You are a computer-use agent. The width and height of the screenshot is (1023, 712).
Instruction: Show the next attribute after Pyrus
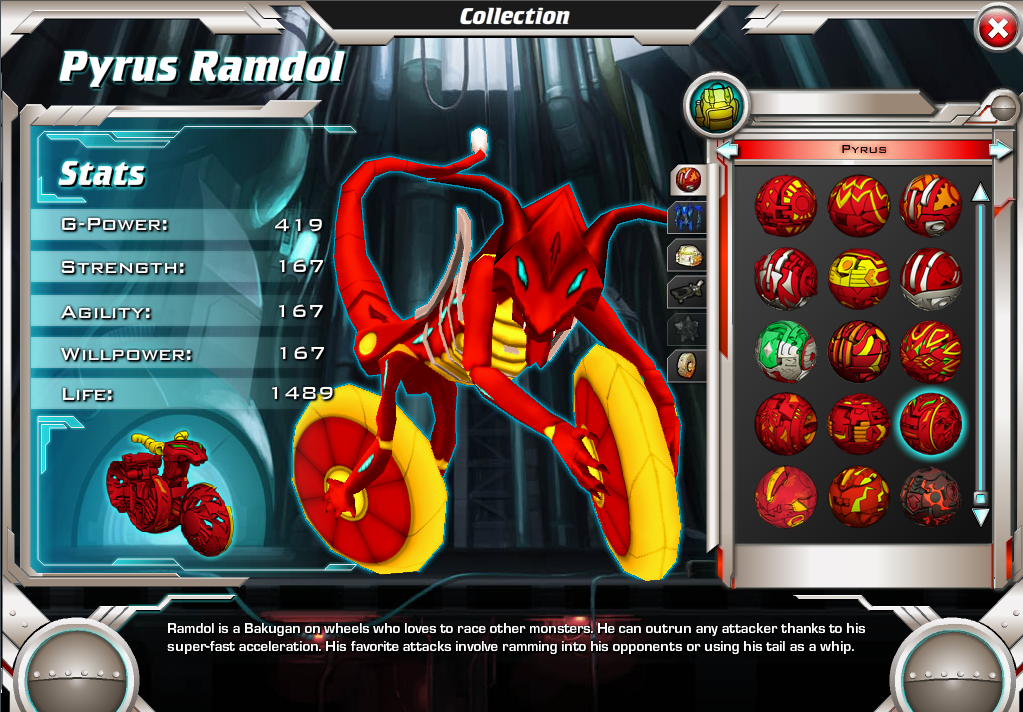pyautogui.click(x=999, y=150)
